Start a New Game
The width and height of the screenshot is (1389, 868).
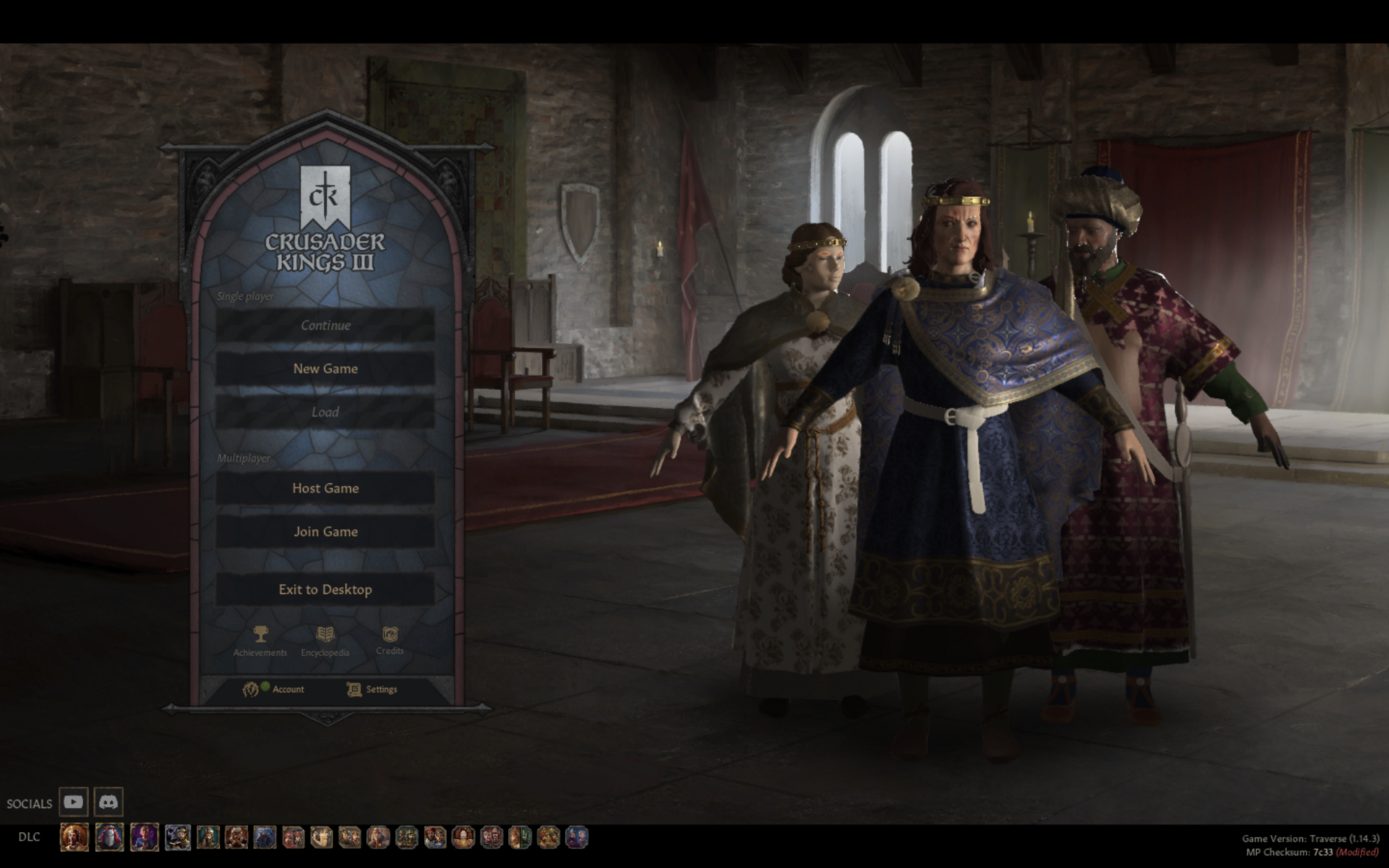coord(326,368)
